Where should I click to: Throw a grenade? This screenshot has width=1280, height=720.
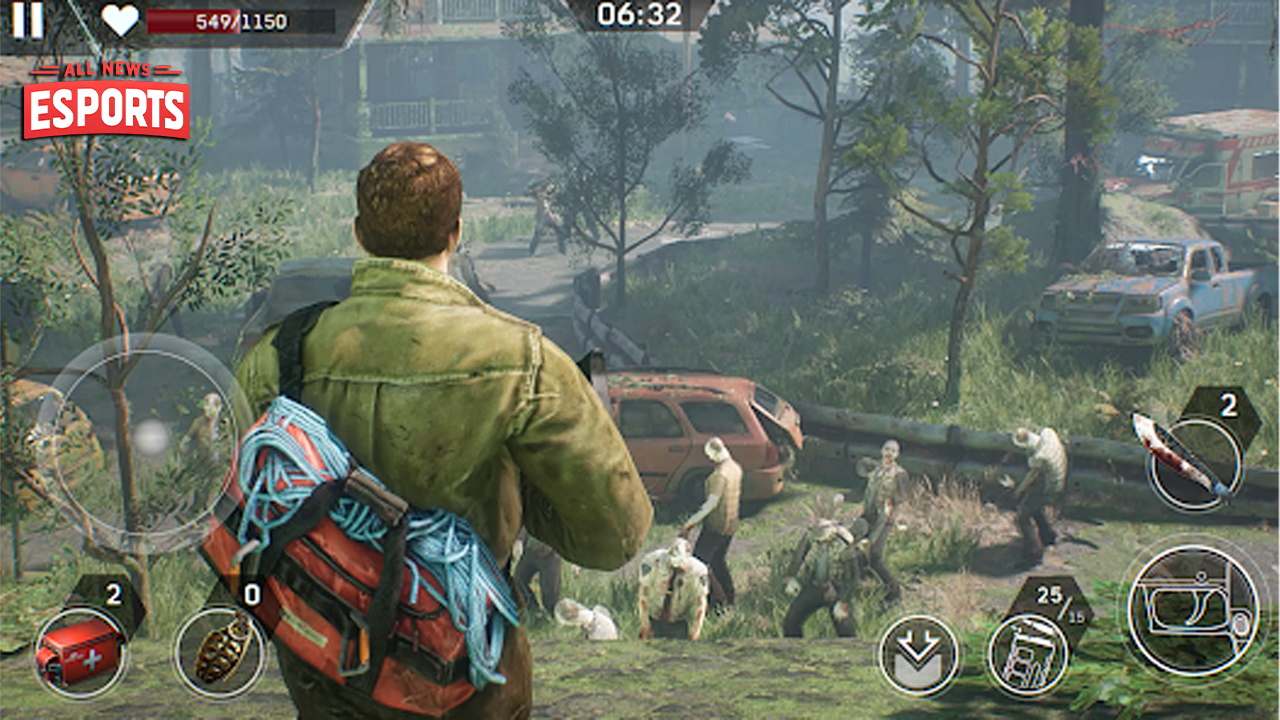coord(219,652)
